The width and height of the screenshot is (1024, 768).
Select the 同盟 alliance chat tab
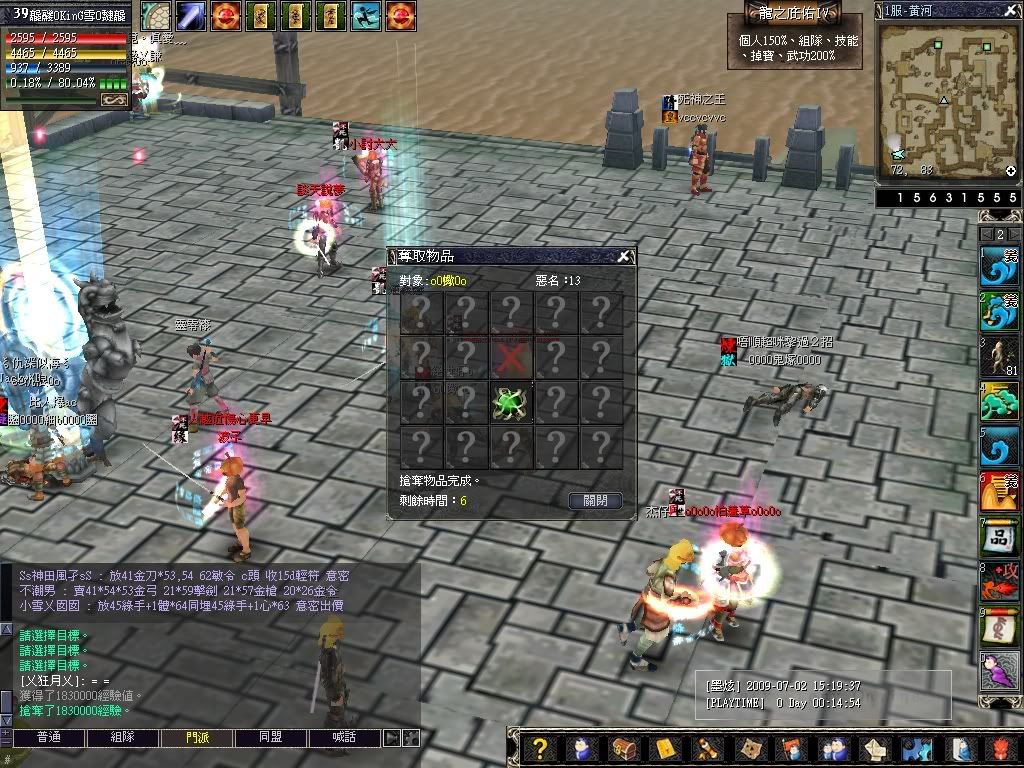[271, 738]
